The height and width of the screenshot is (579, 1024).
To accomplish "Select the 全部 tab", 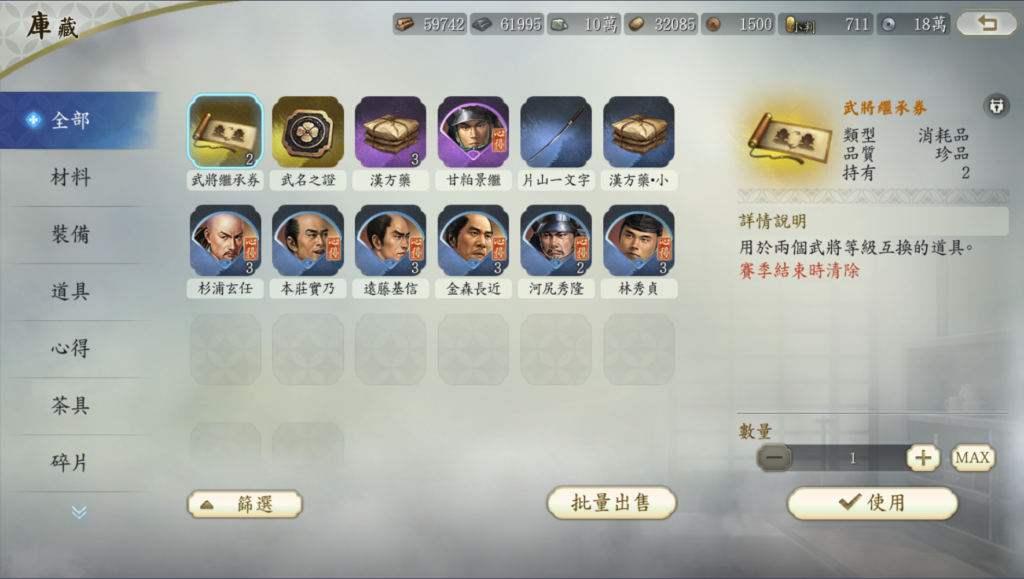I will 71,120.
